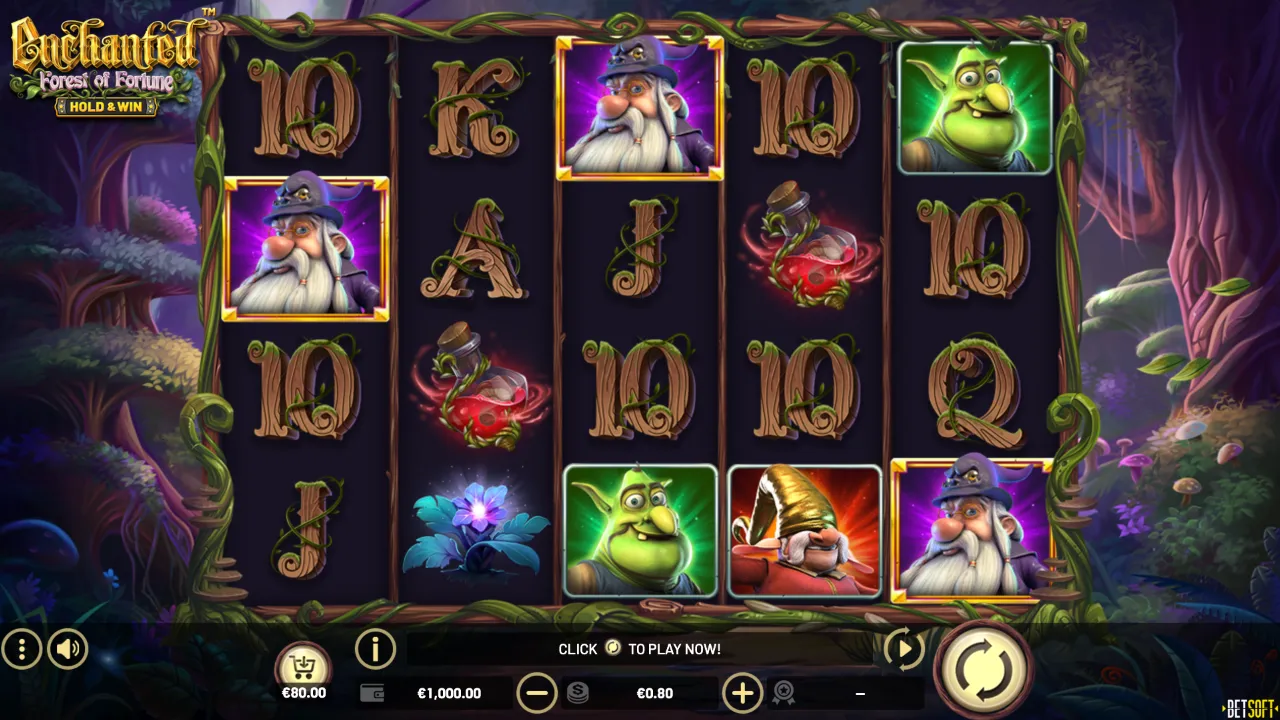
Task: Open the game info screen
Action: [x=376, y=649]
